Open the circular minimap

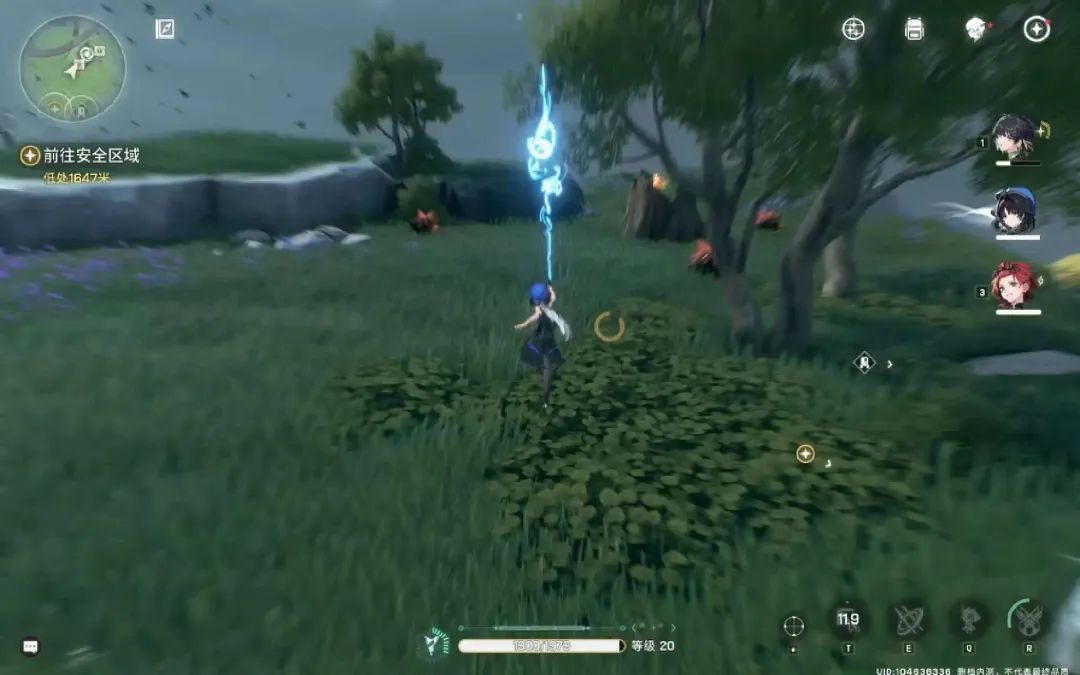click(72, 68)
